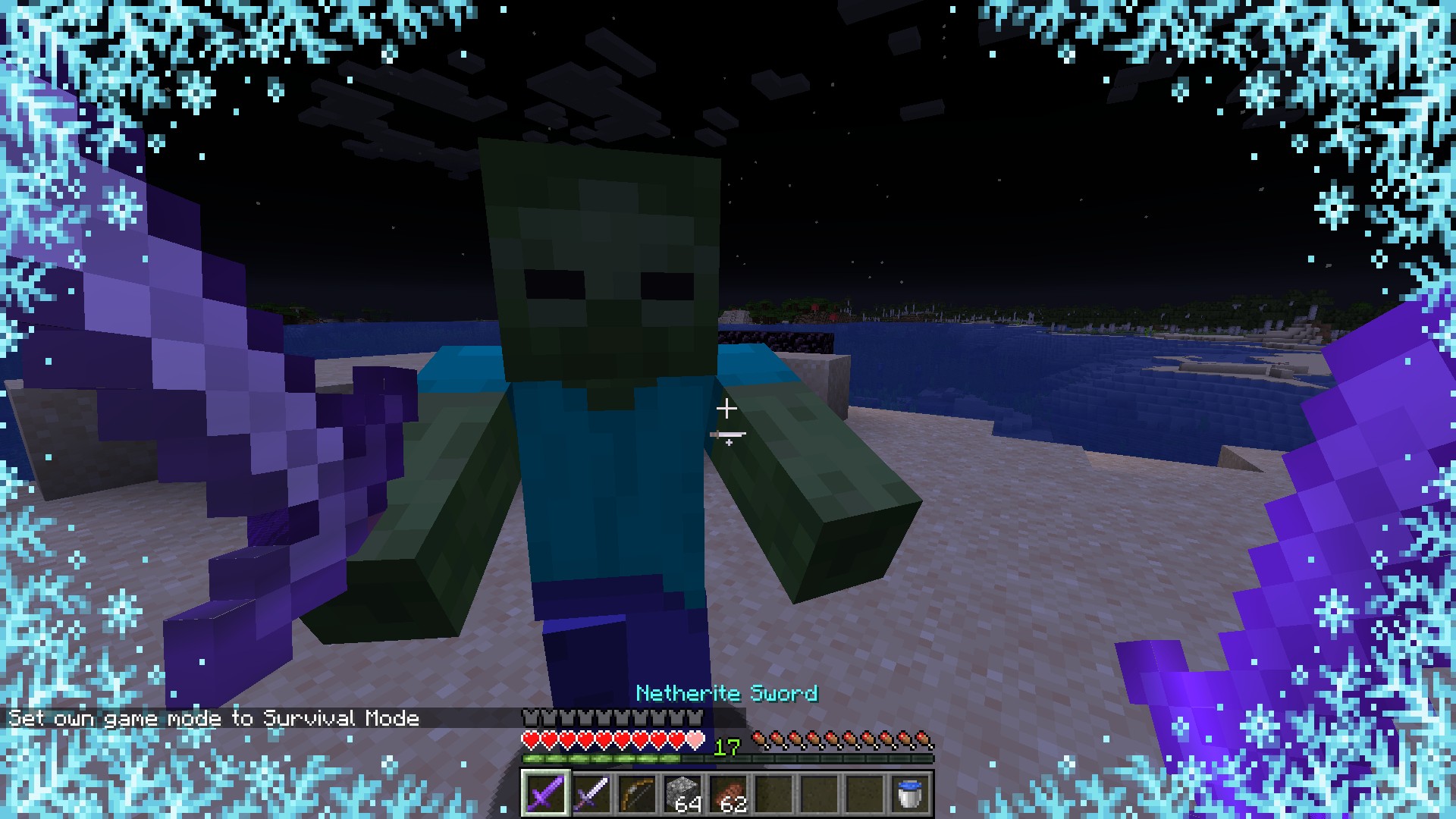Select the stone block stack of 64
Viewport: 1456px width, 819px height.
click(682, 793)
